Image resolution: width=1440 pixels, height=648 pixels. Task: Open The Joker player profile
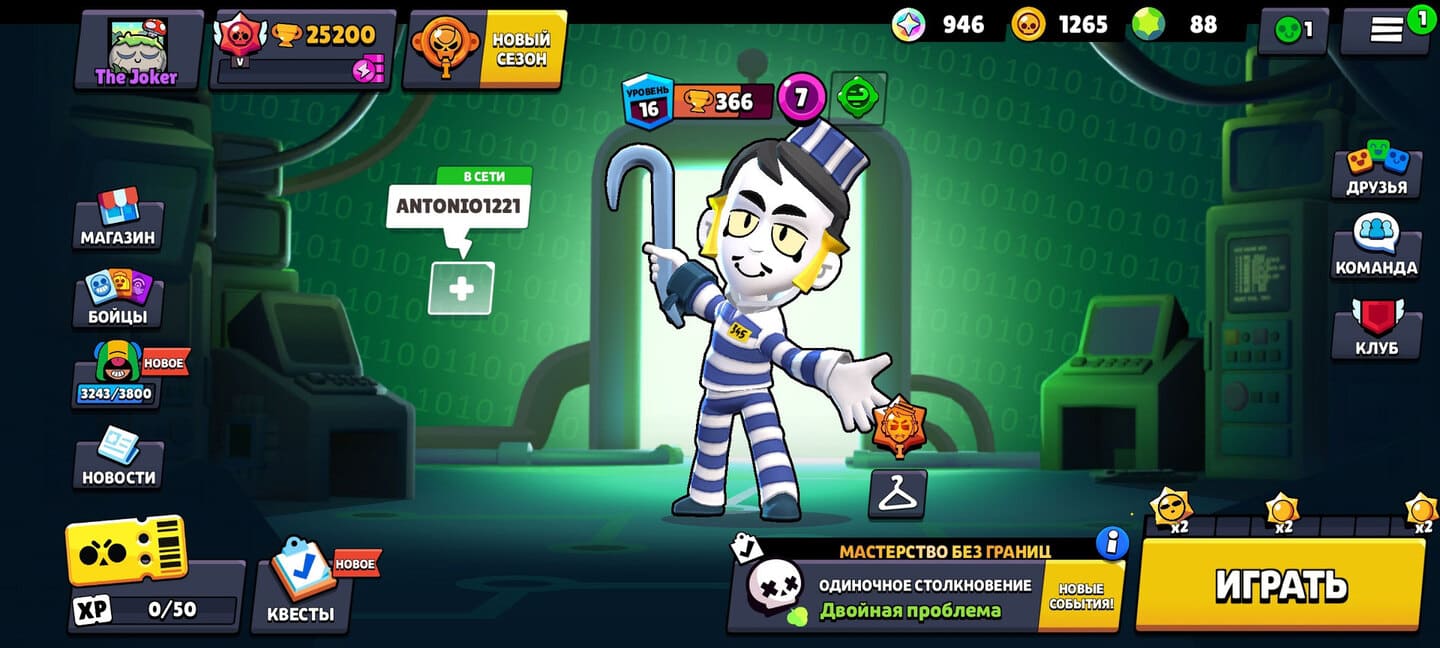click(138, 50)
